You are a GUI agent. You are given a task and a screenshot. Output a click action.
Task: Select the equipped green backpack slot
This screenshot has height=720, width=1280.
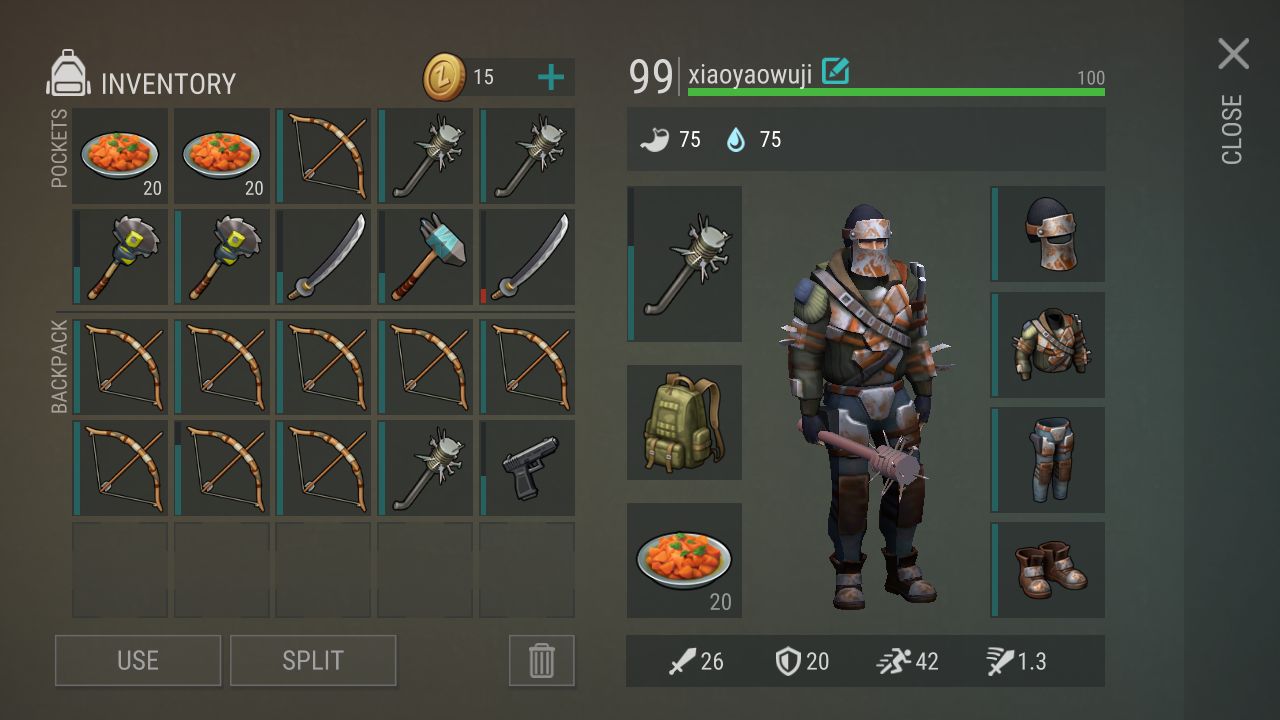[x=685, y=422]
